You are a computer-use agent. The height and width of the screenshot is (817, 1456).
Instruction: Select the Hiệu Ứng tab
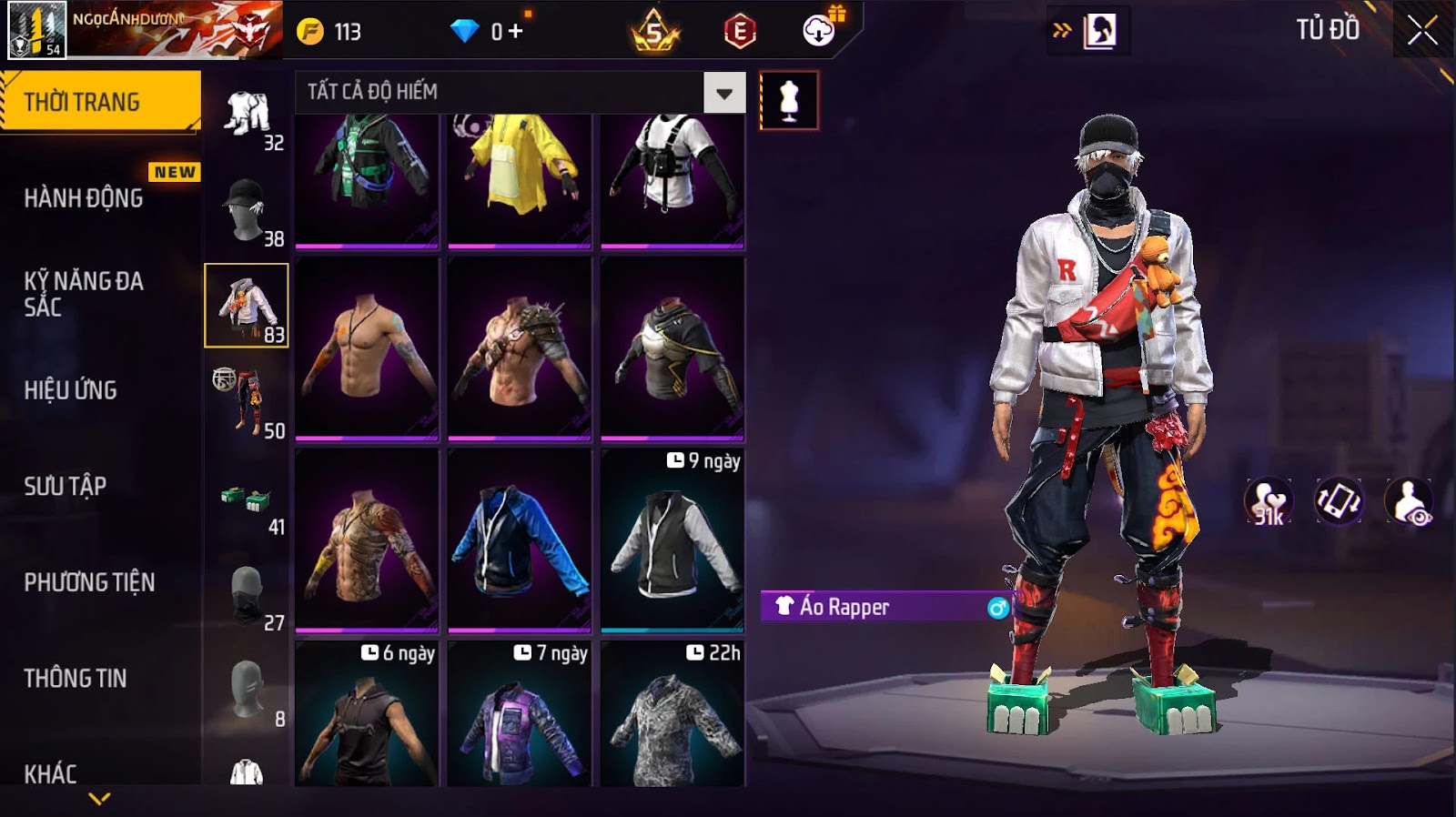(71, 390)
